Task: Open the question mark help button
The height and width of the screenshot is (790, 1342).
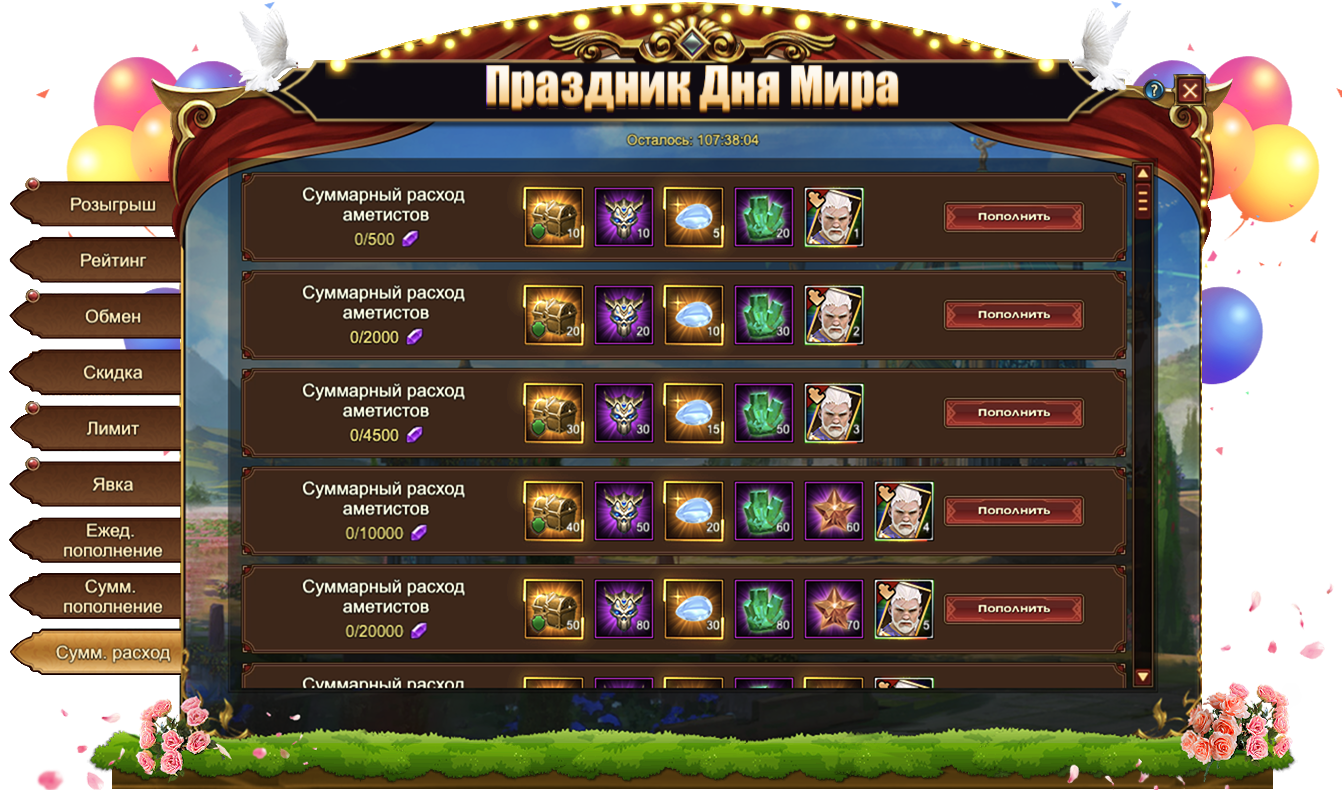Action: coord(1155,91)
